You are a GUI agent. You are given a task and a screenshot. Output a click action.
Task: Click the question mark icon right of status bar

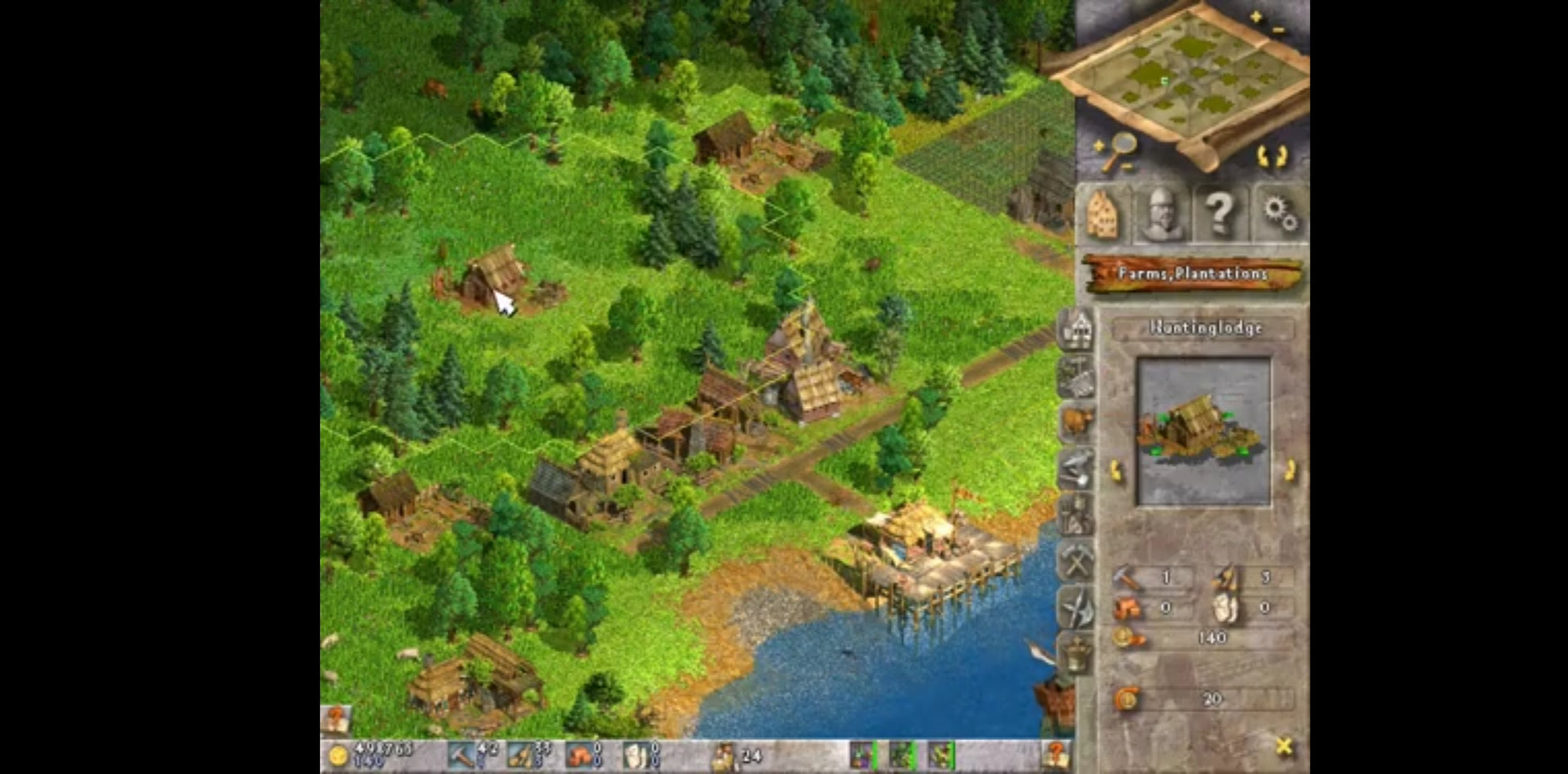click(x=1056, y=755)
